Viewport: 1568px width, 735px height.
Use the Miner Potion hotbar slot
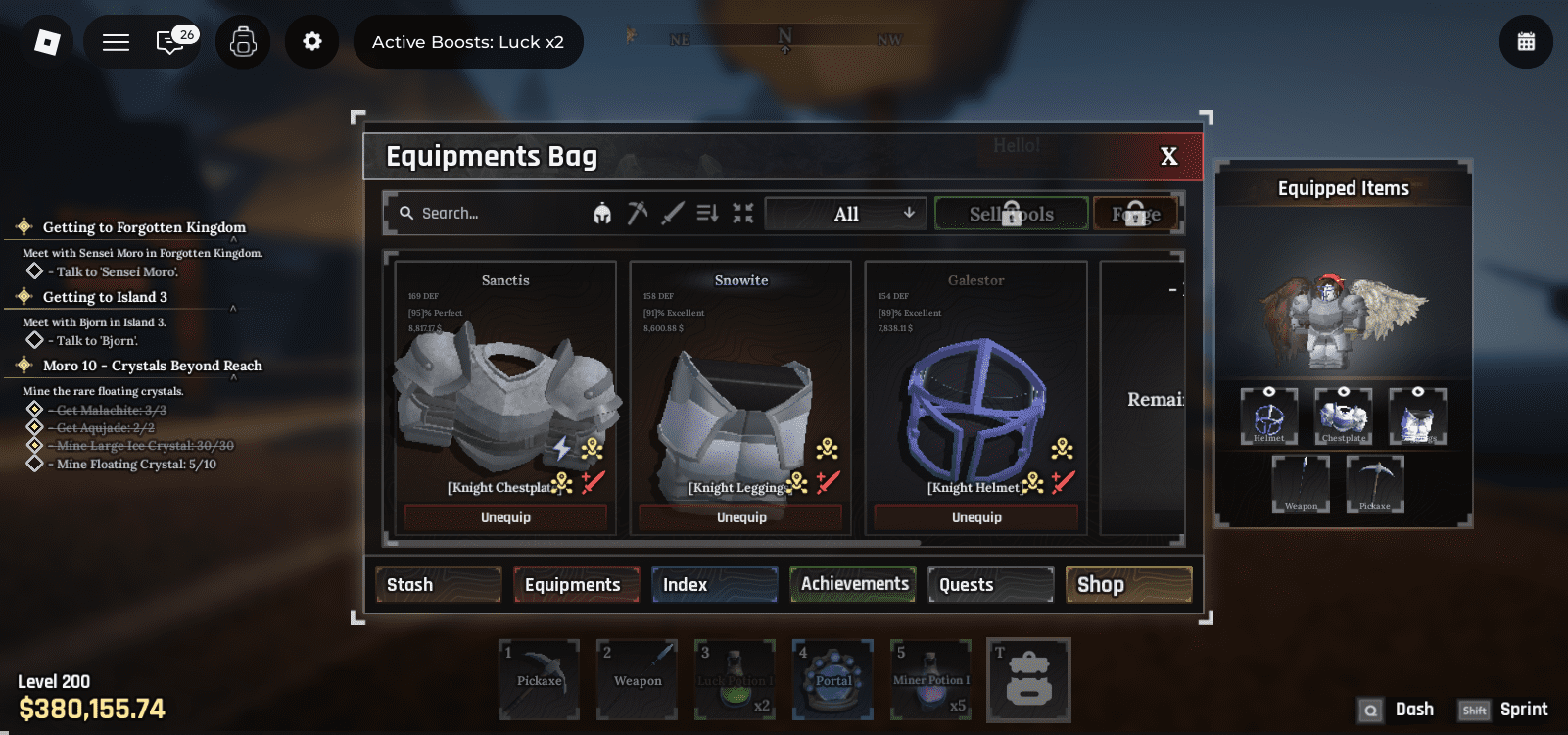[x=931, y=679]
